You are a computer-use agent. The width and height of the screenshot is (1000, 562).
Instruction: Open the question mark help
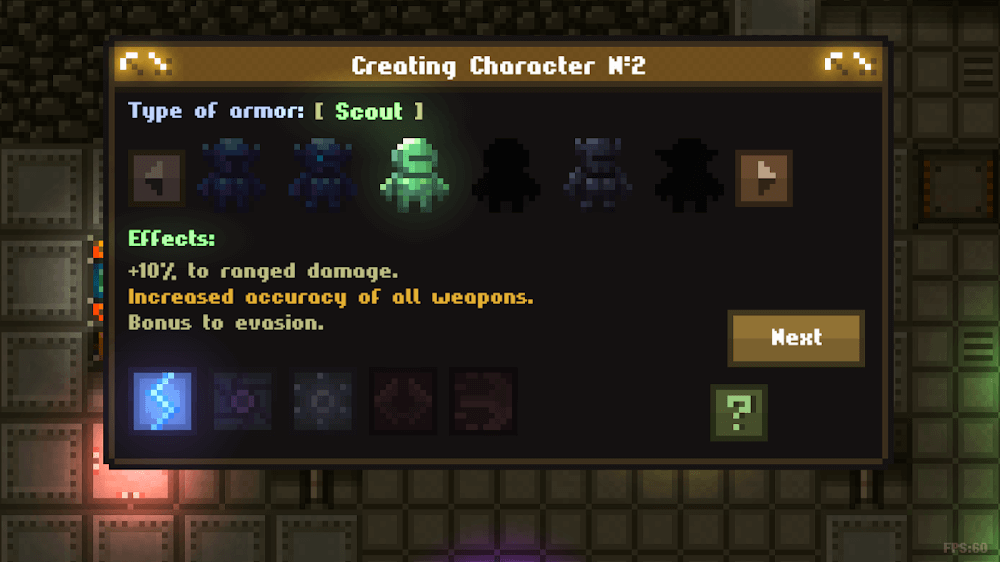click(x=739, y=412)
